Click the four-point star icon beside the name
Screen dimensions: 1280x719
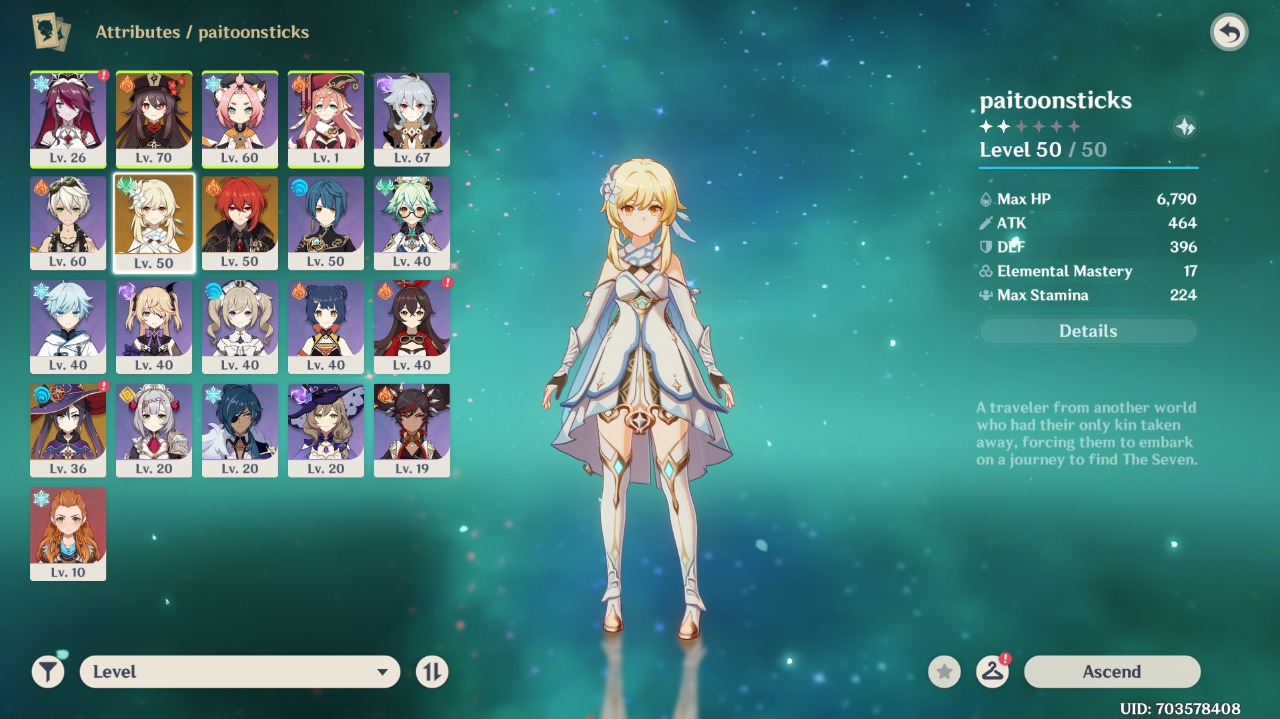click(x=1184, y=127)
